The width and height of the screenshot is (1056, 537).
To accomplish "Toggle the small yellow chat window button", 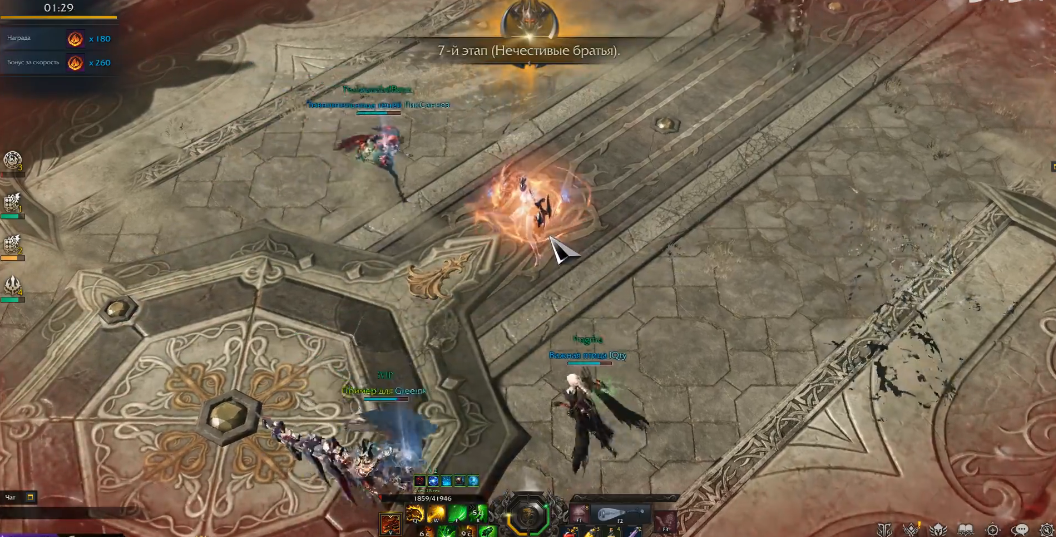I will (31, 496).
